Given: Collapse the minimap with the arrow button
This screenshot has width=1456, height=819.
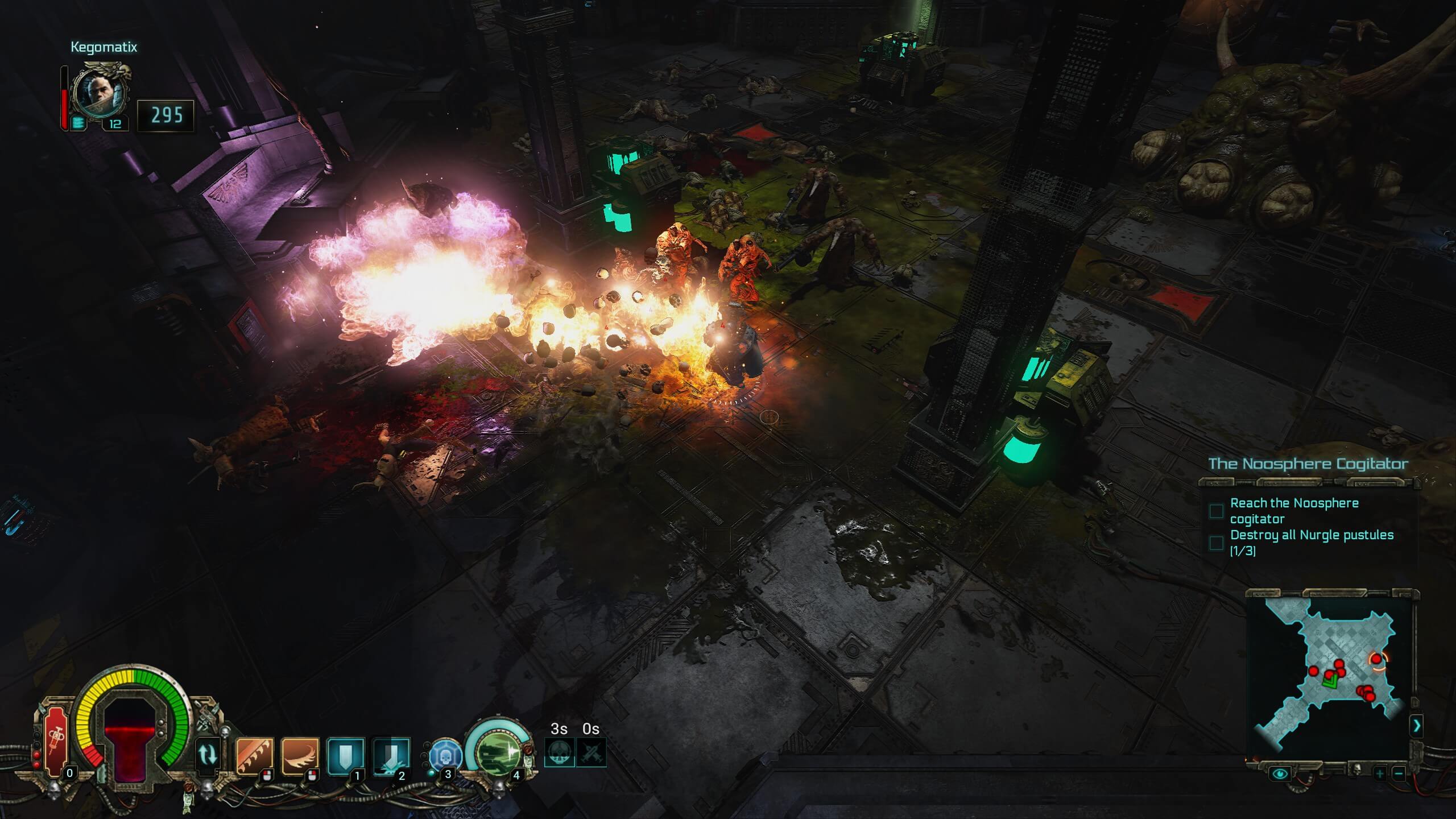Looking at the screenshot, I should tap(1416, 726).
